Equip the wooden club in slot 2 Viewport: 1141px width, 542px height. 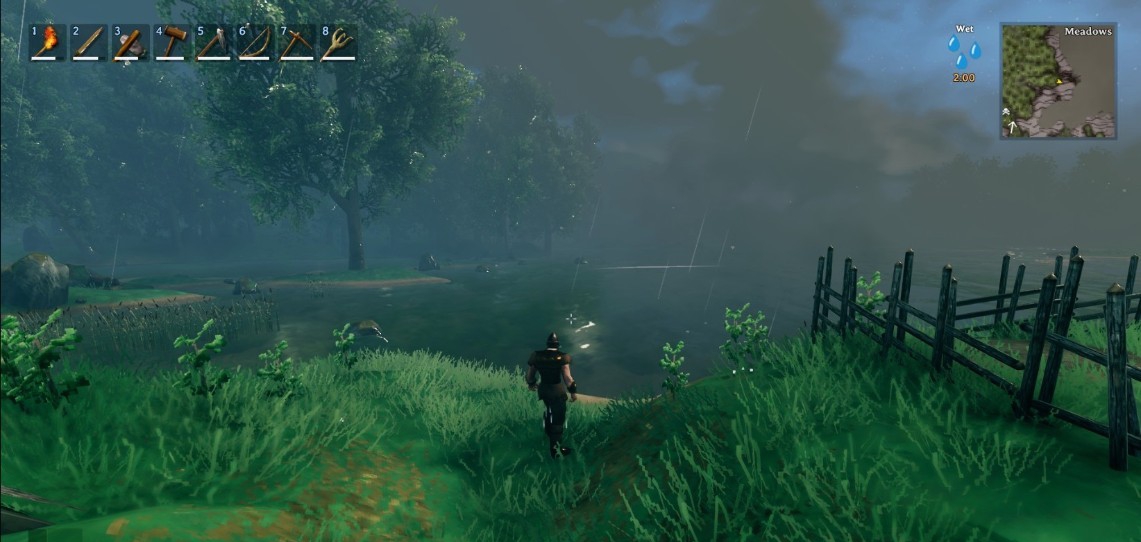tap(90, 43)
